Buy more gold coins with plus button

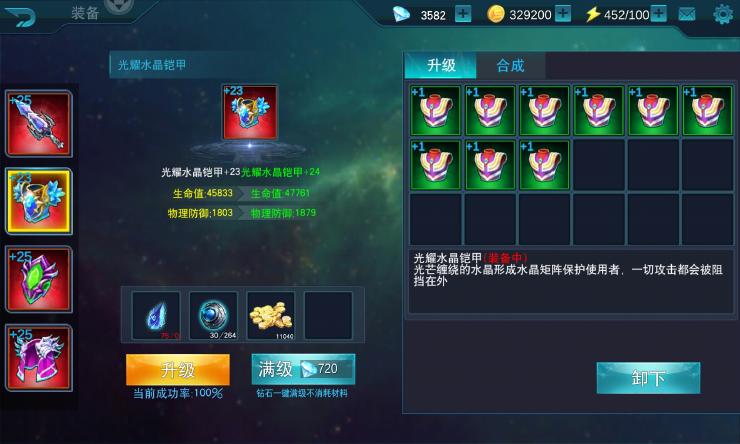(x=563, y=14)
